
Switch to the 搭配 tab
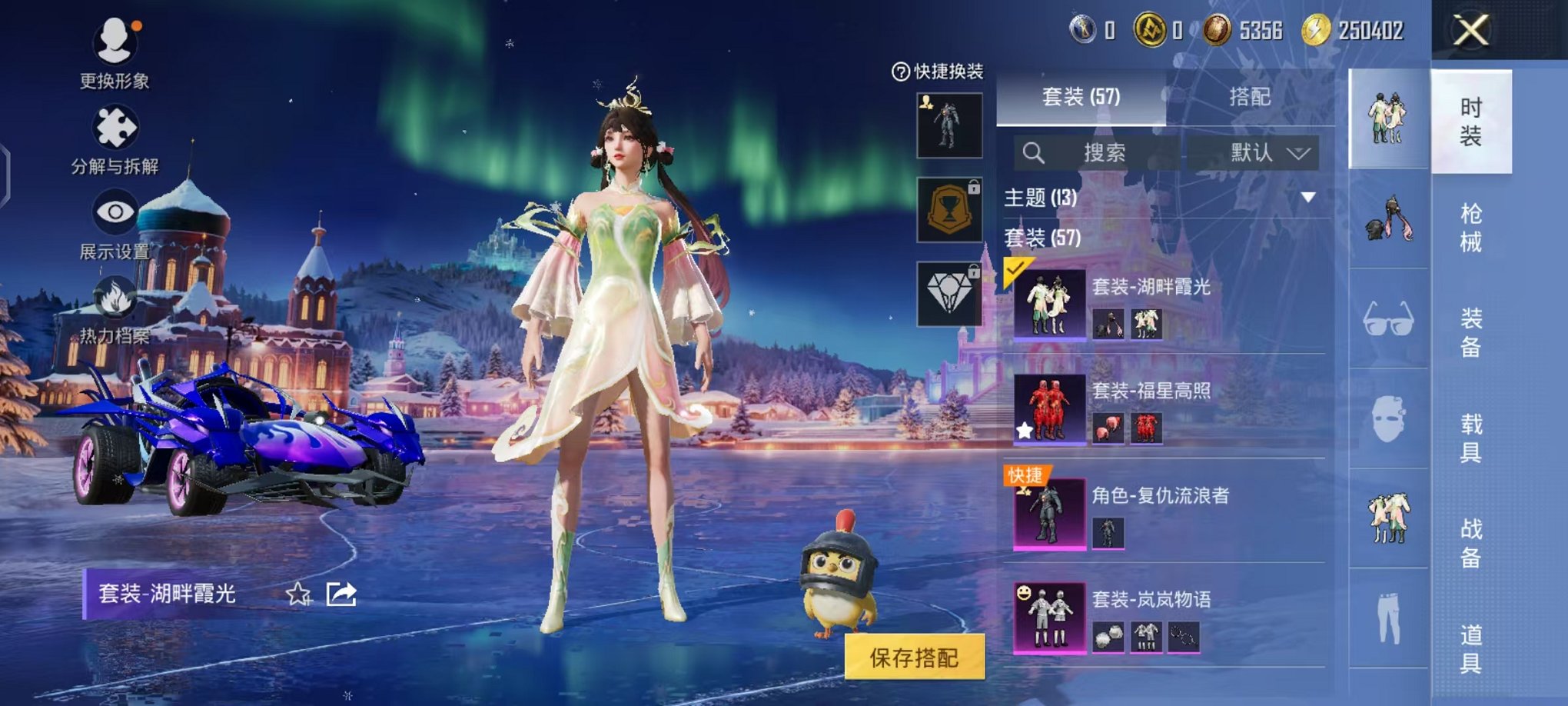pyautogui.click(x=1249, y=97)
